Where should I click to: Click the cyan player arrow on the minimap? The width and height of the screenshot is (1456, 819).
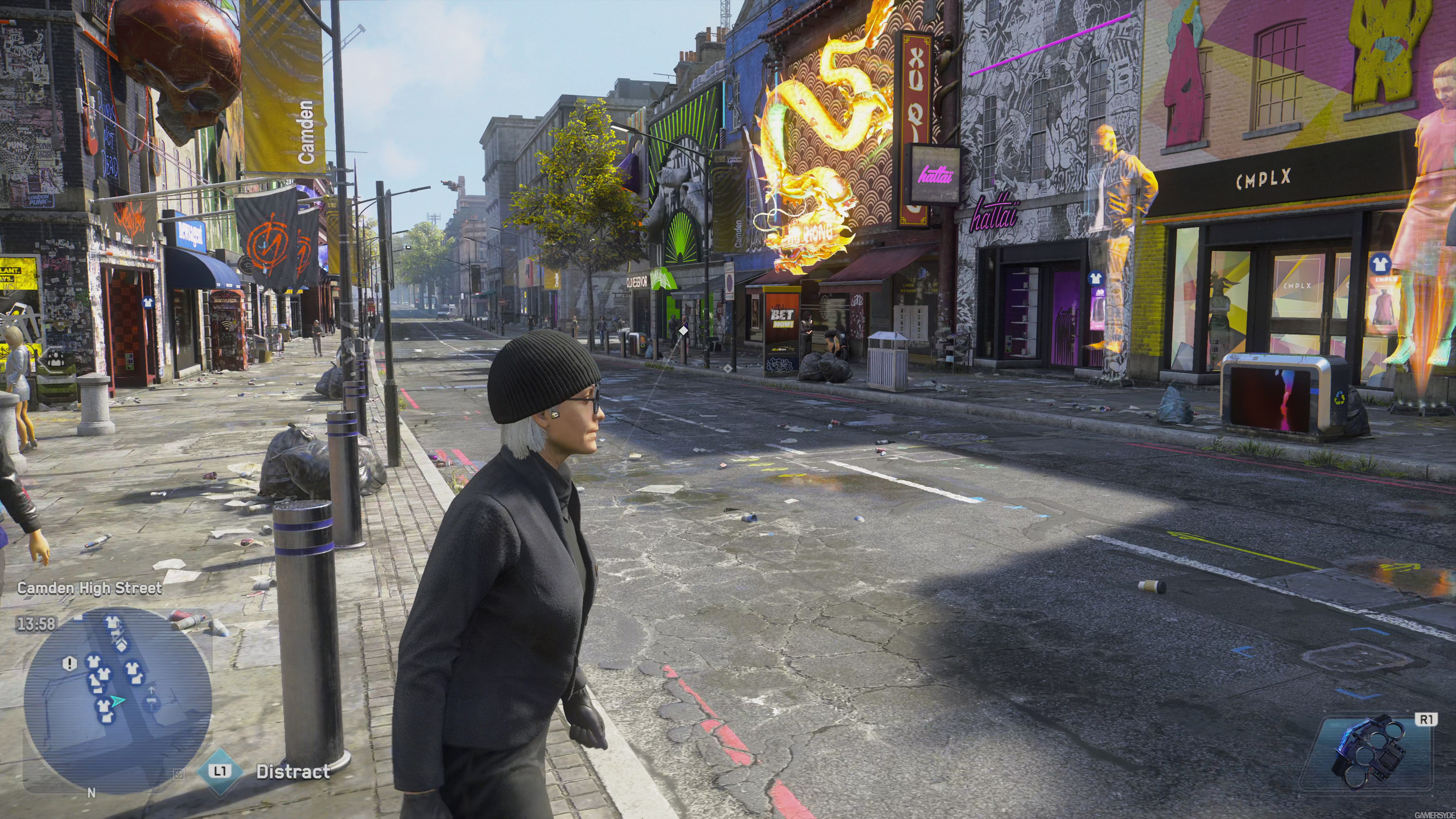click(118, 701)
